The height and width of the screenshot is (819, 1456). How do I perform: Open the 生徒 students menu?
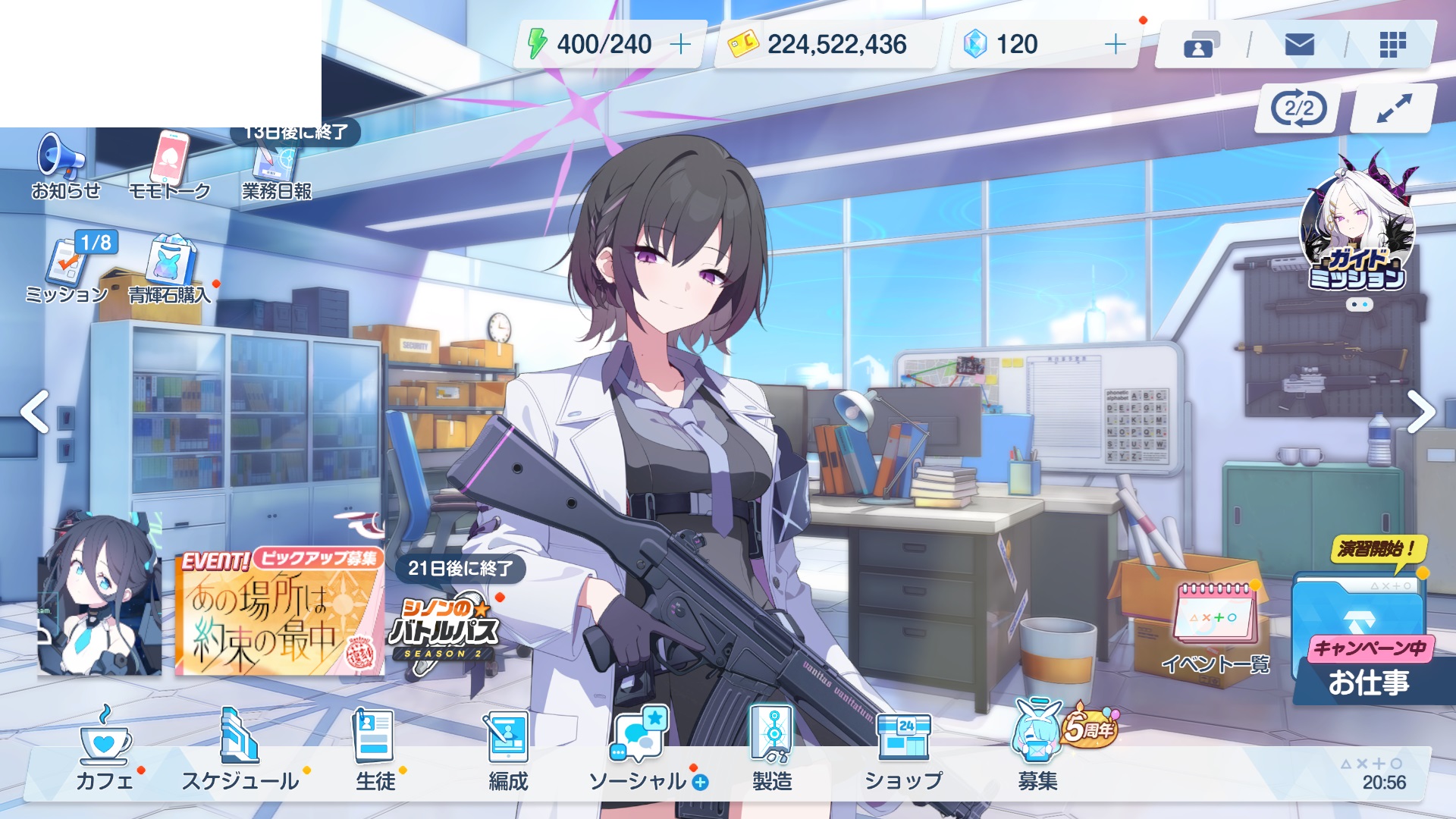click(375, 751)
